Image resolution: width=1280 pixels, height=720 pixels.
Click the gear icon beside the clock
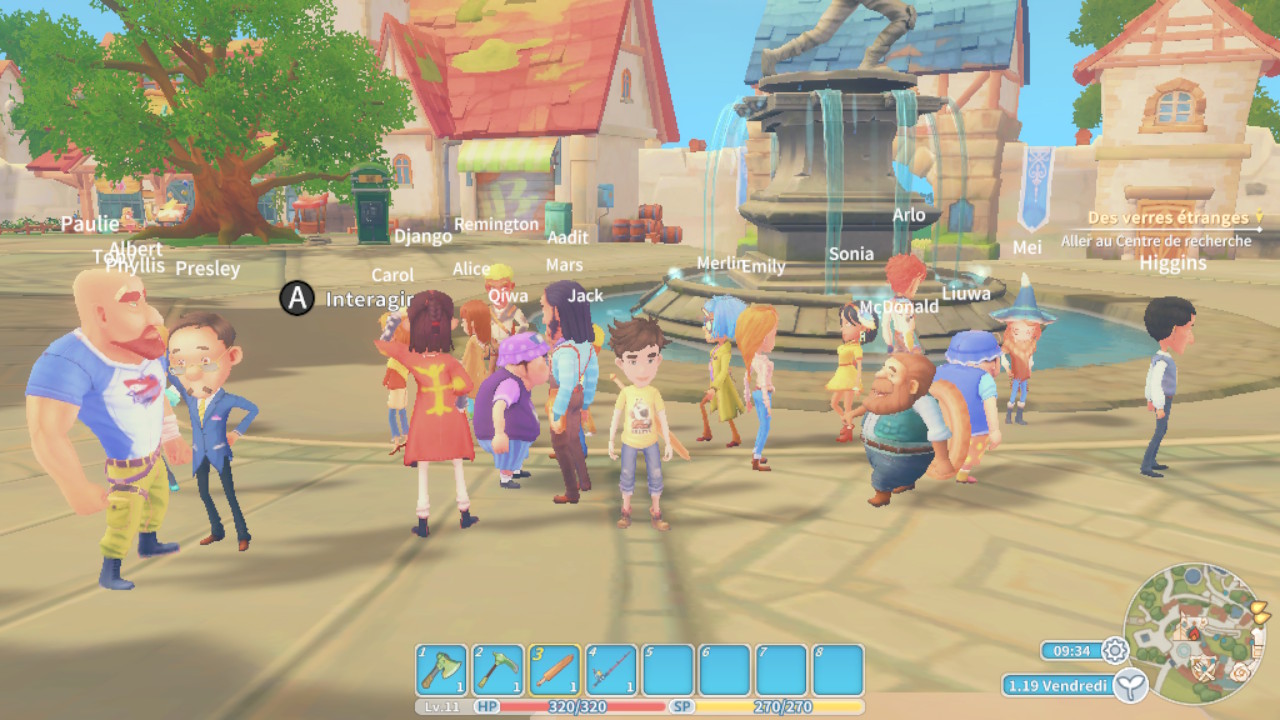(x=1115, y=651)
